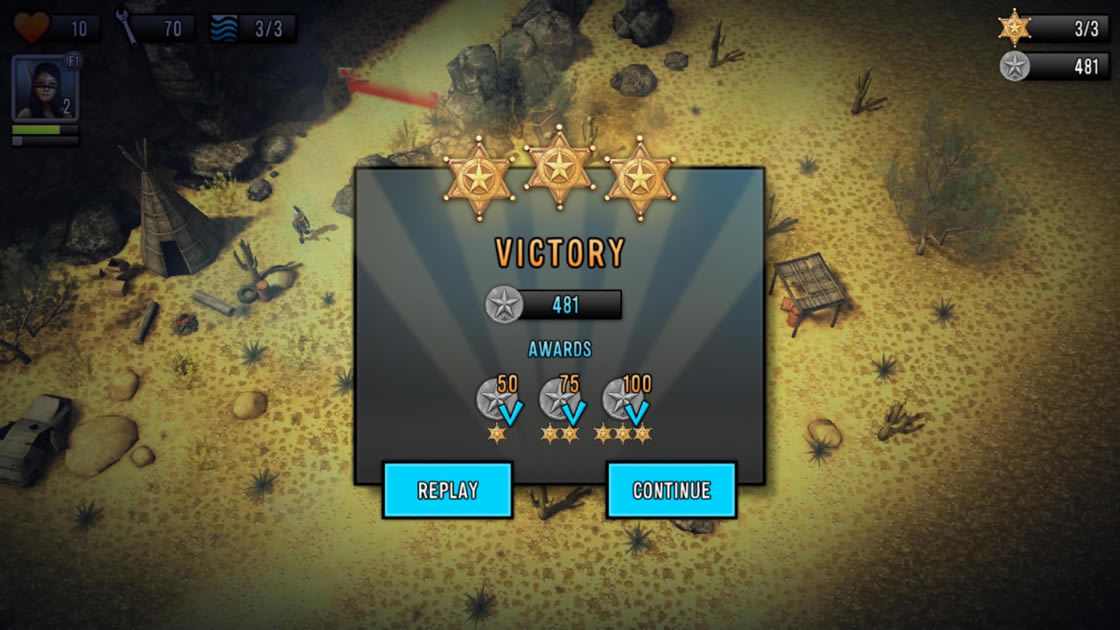Continue past the Victory screen
The height and width of the screenshot is (630, 1120).
(671, 490)
